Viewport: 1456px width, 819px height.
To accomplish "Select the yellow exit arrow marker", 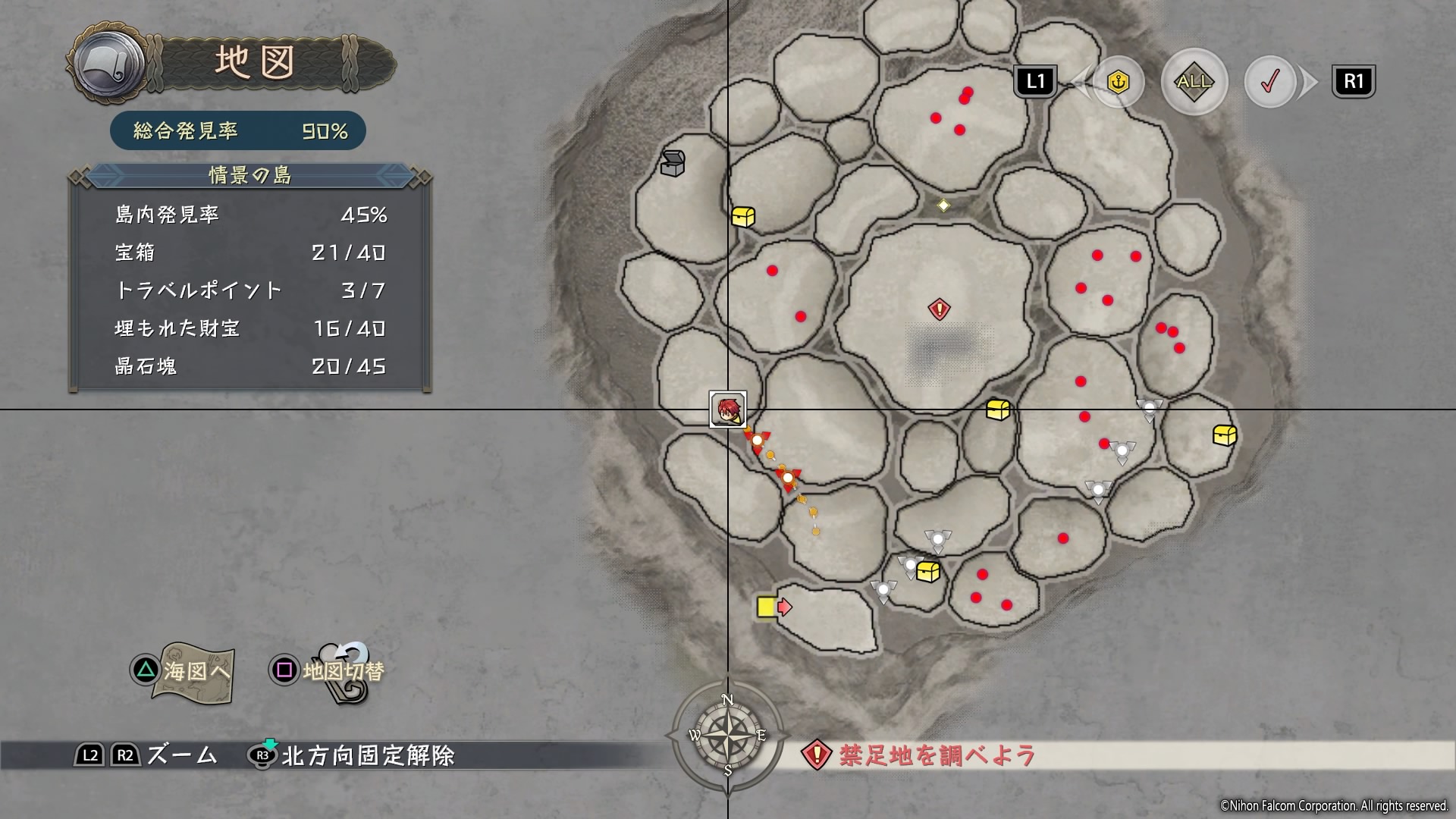I will click(773, 607).
